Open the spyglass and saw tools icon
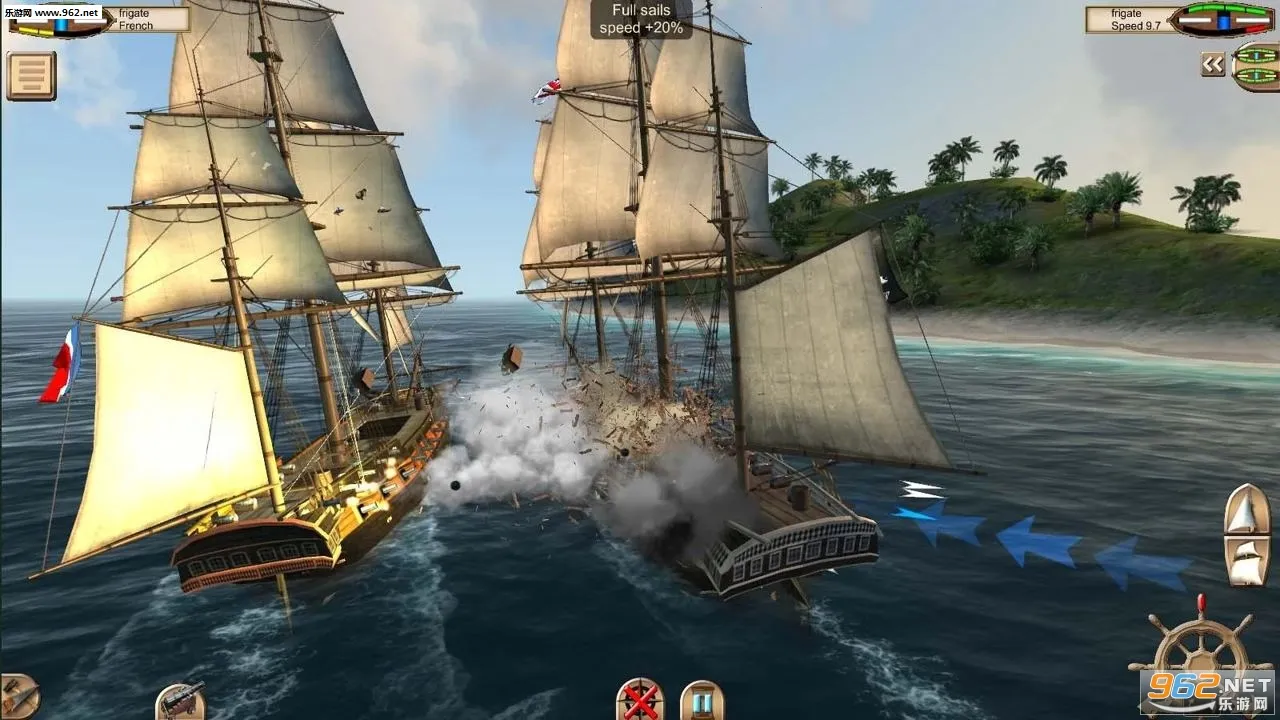The width and height of the screenshot is (1280, 720). (x=16, y=696)
